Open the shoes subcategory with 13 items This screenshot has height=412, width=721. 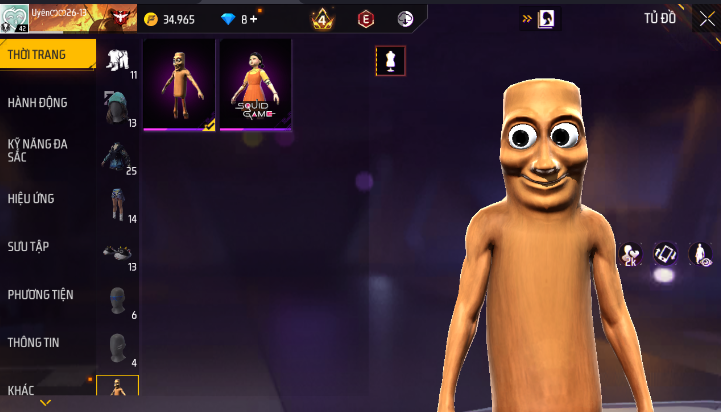118,251
